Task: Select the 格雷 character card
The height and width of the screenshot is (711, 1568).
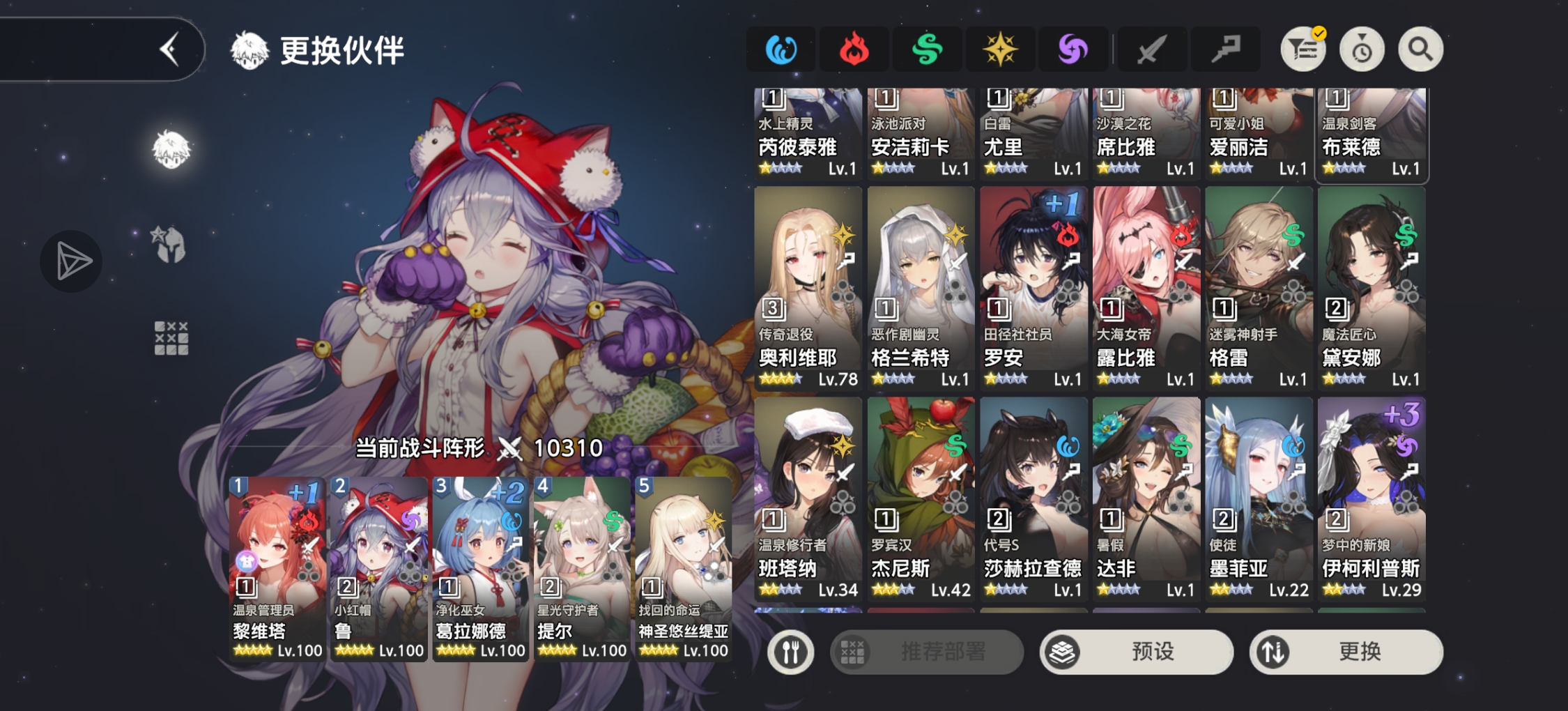Action: point(1258,286)
